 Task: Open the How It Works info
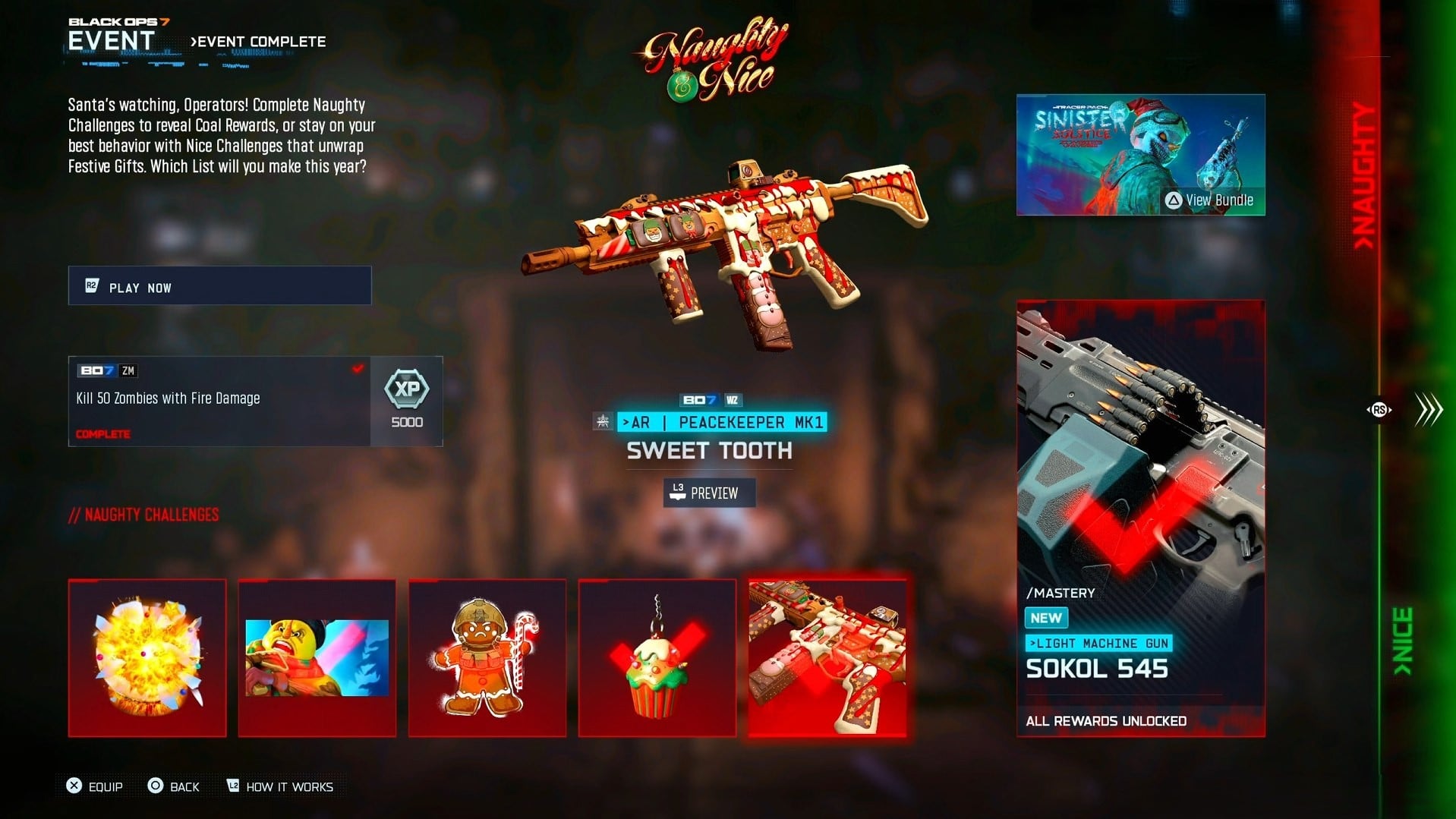coord(280,786)
